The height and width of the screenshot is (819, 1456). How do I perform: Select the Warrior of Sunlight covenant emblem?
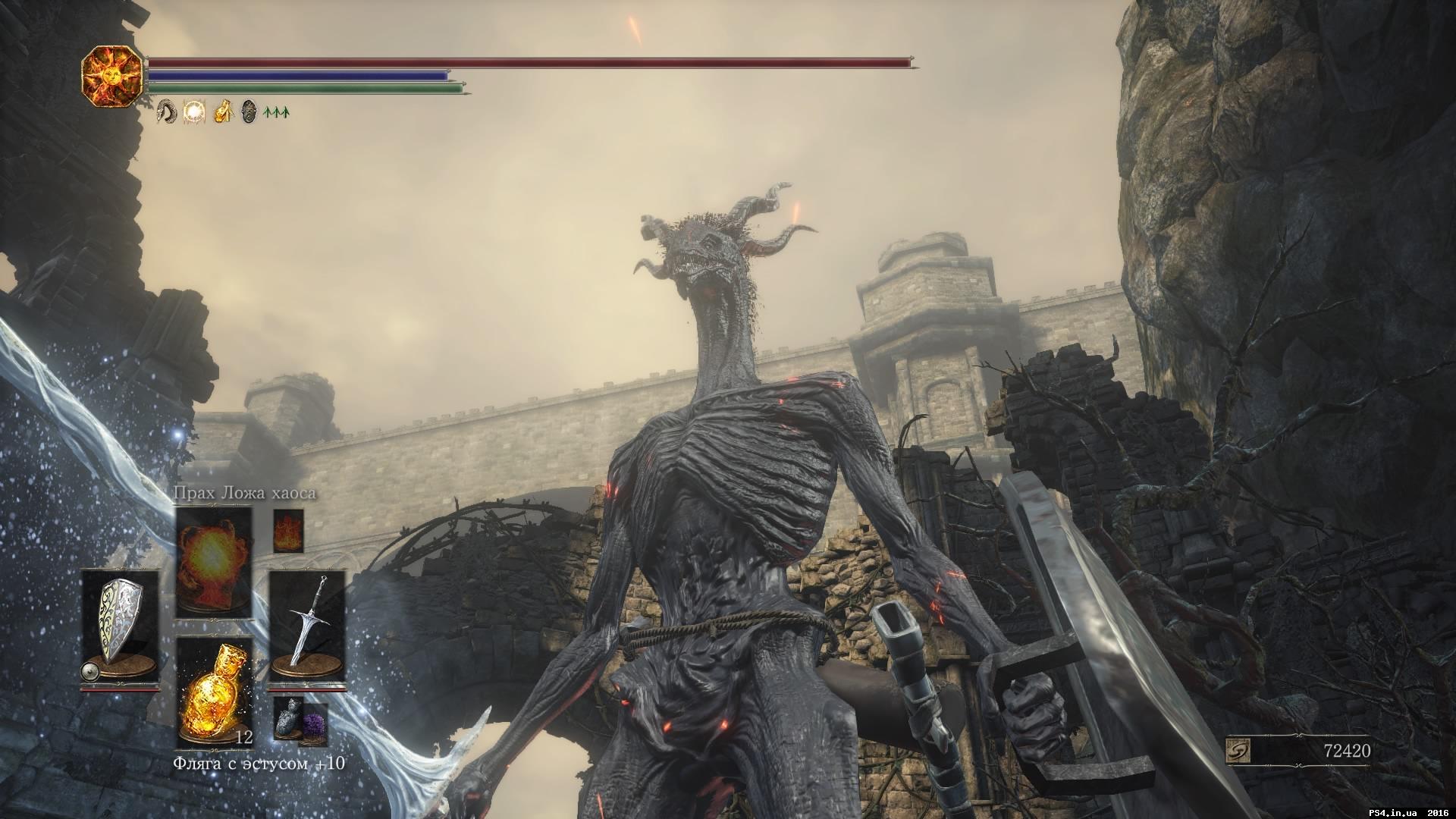click(x=114, y=78)
